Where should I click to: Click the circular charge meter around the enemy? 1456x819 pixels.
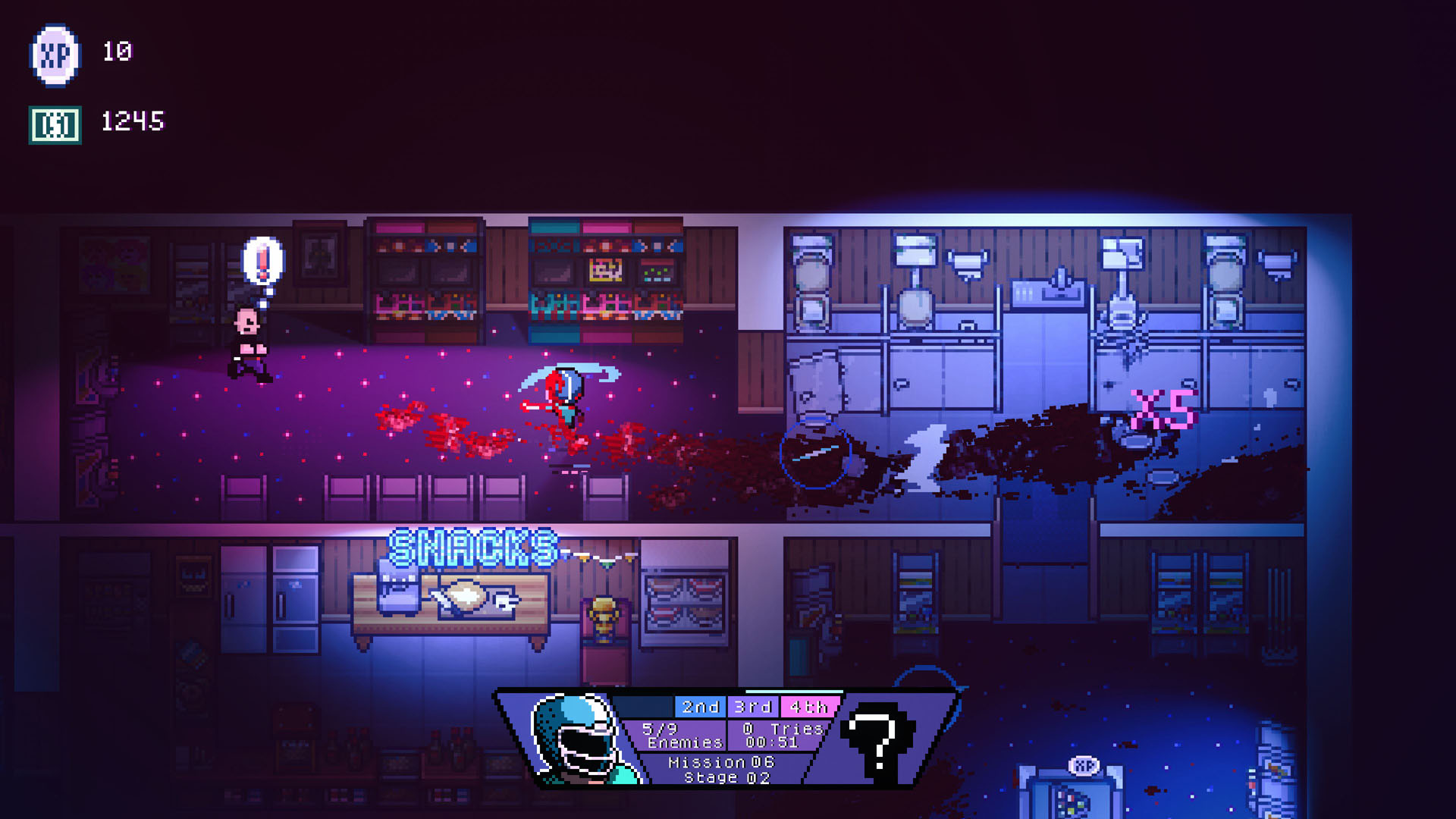(x=814, y=456)
